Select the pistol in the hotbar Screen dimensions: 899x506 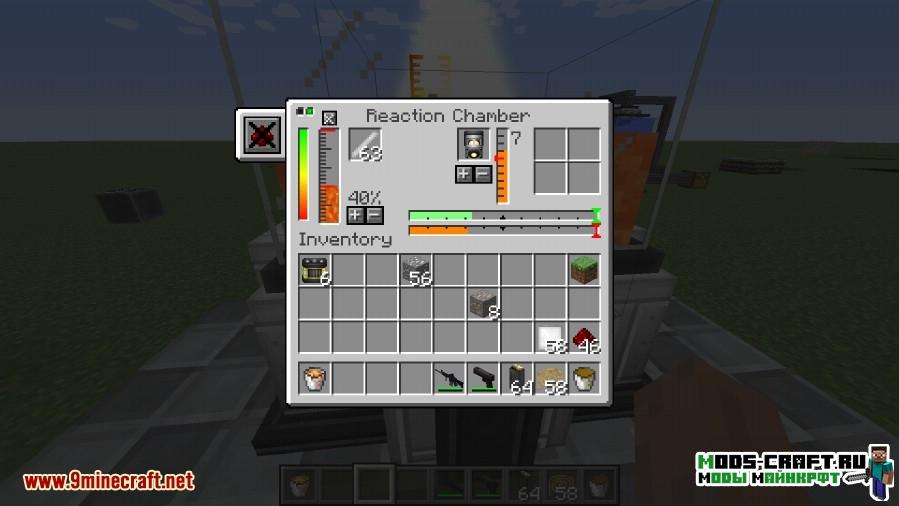pos(484,379)
